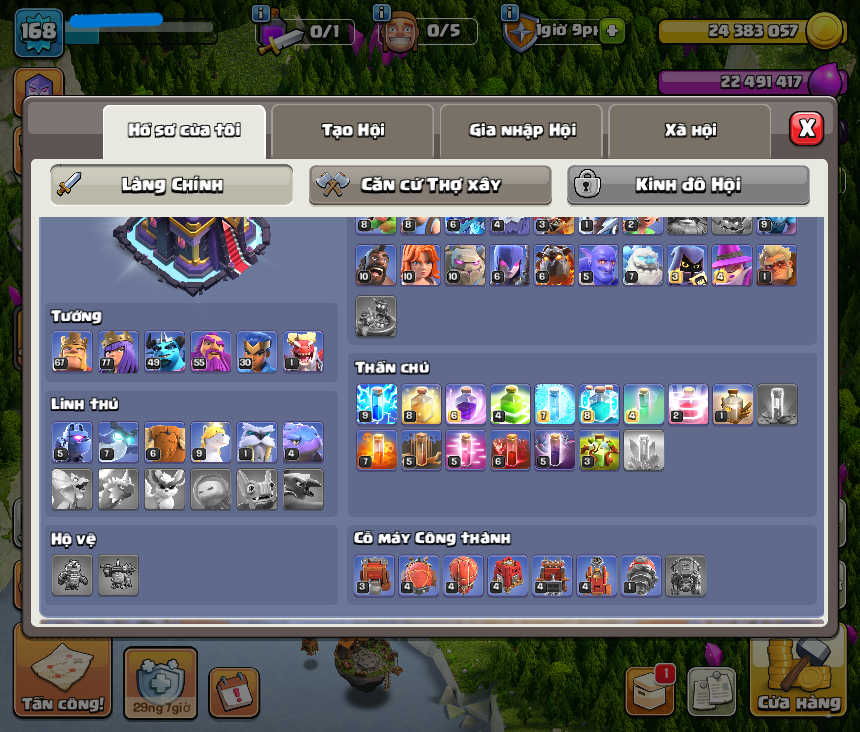
Task: Select the Barbarian King hero icon
Action: click(x=72, y=352)
